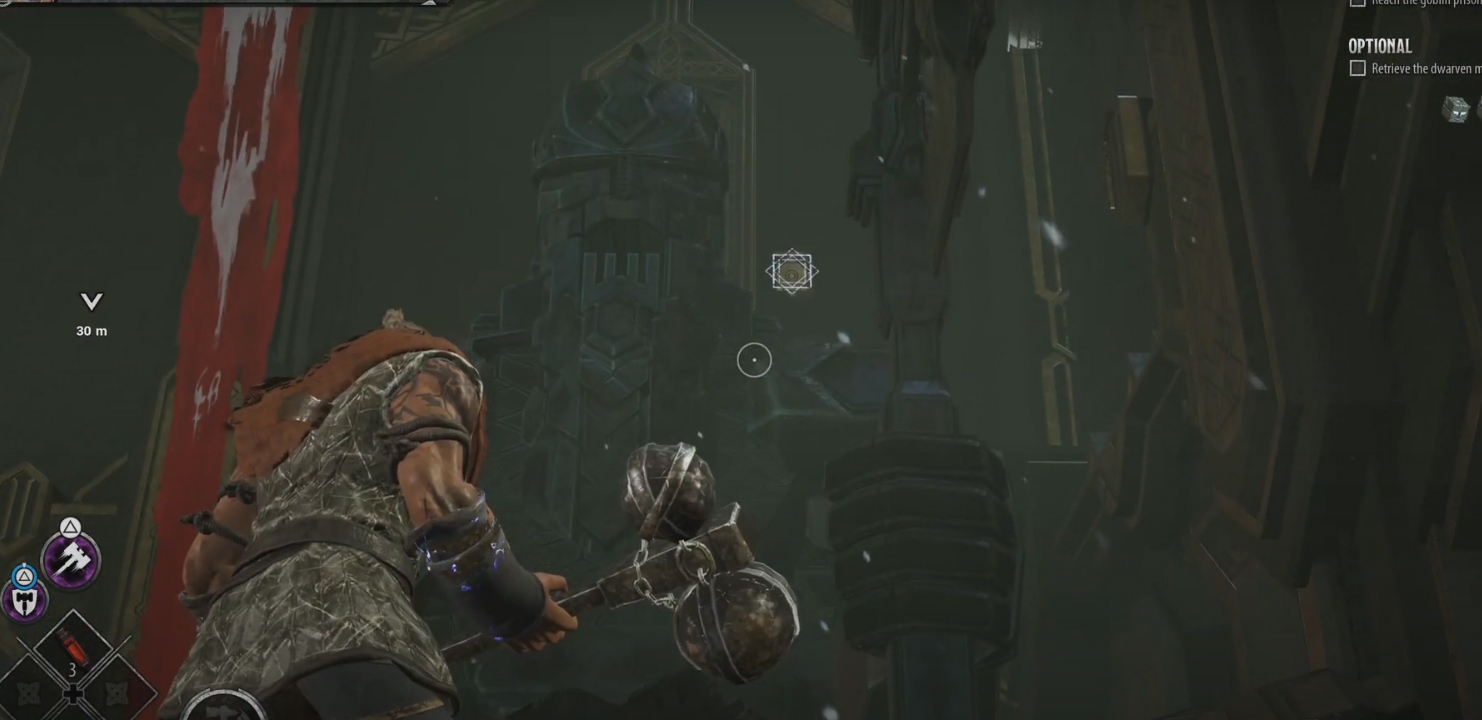Select the objective marker at 30 m

click(x=91, y=302)
